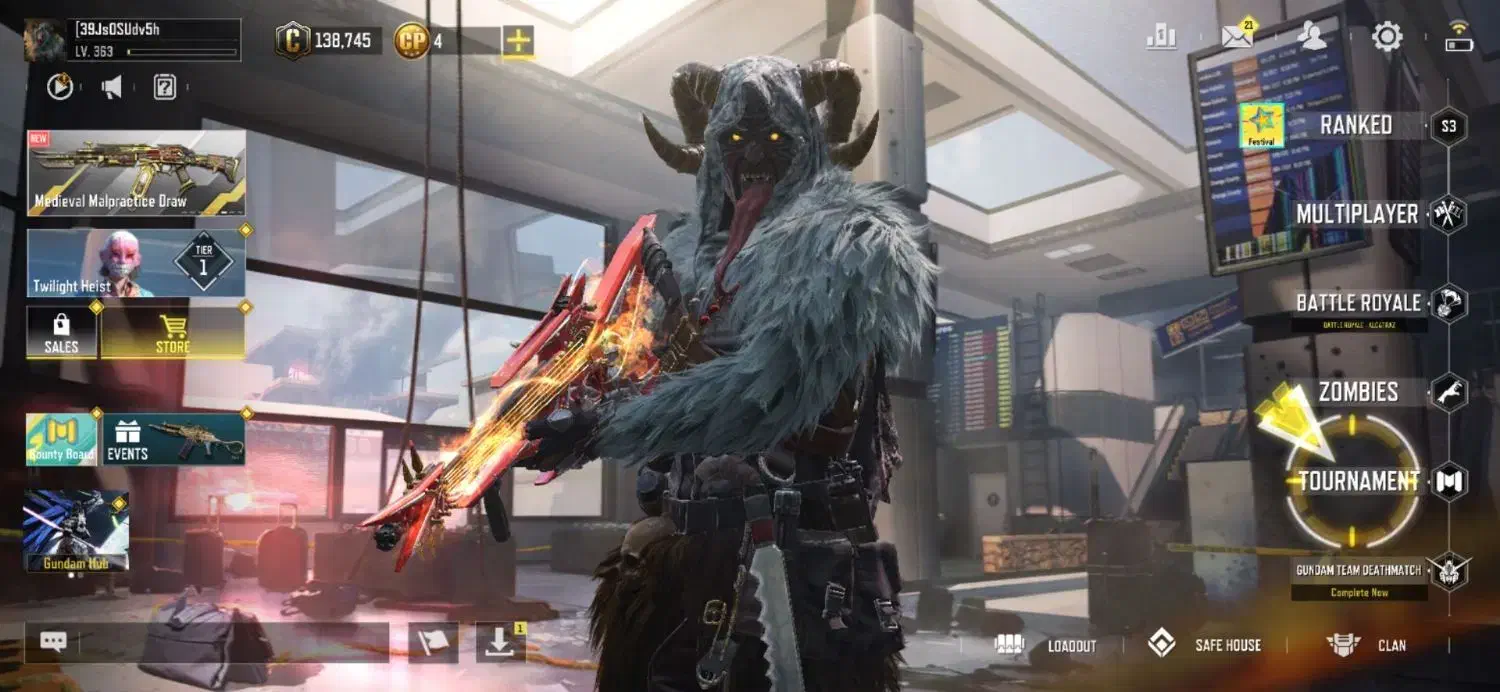1500x692 pixels.
Task: Open the friends list icon
Action: tap(1311, 37)
